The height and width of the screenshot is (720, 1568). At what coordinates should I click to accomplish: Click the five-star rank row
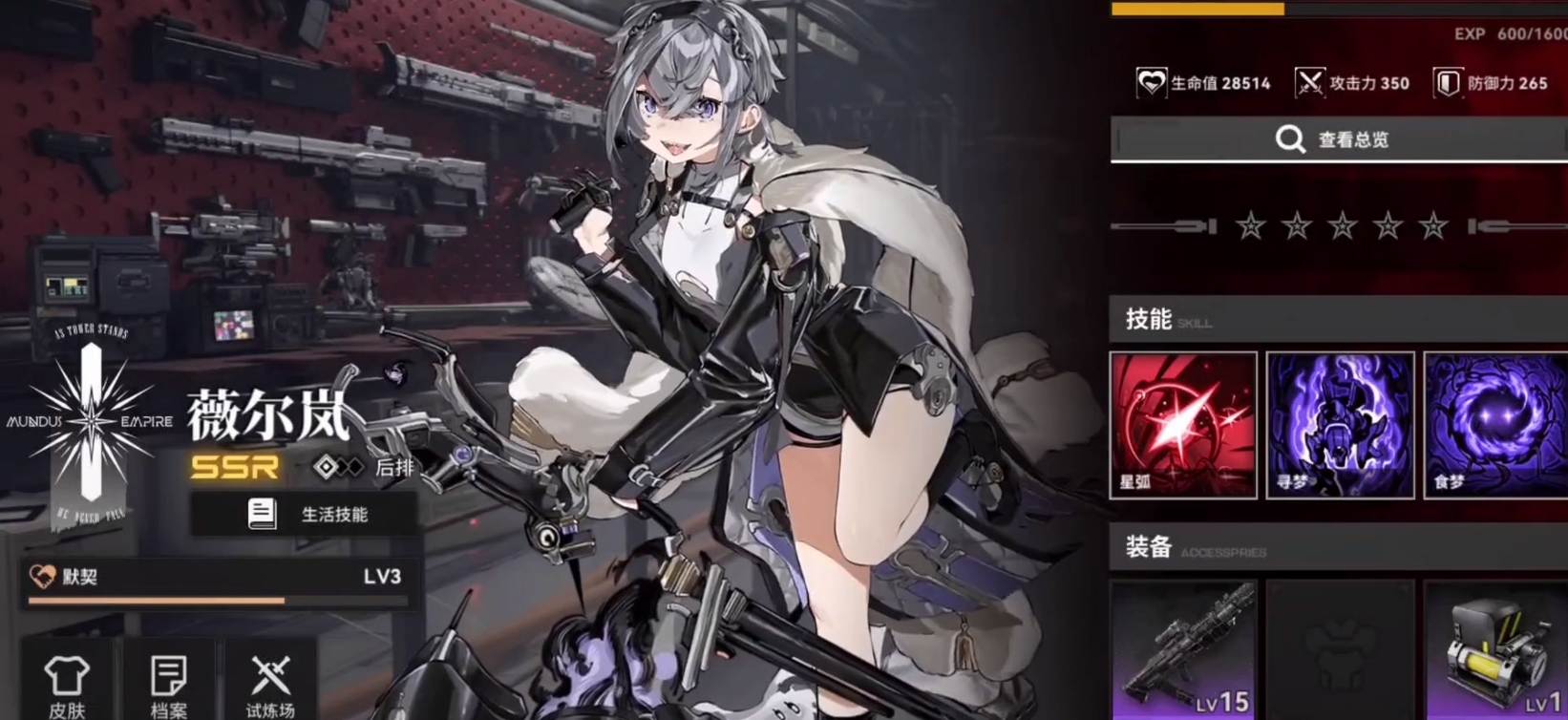coord(1340,227)
